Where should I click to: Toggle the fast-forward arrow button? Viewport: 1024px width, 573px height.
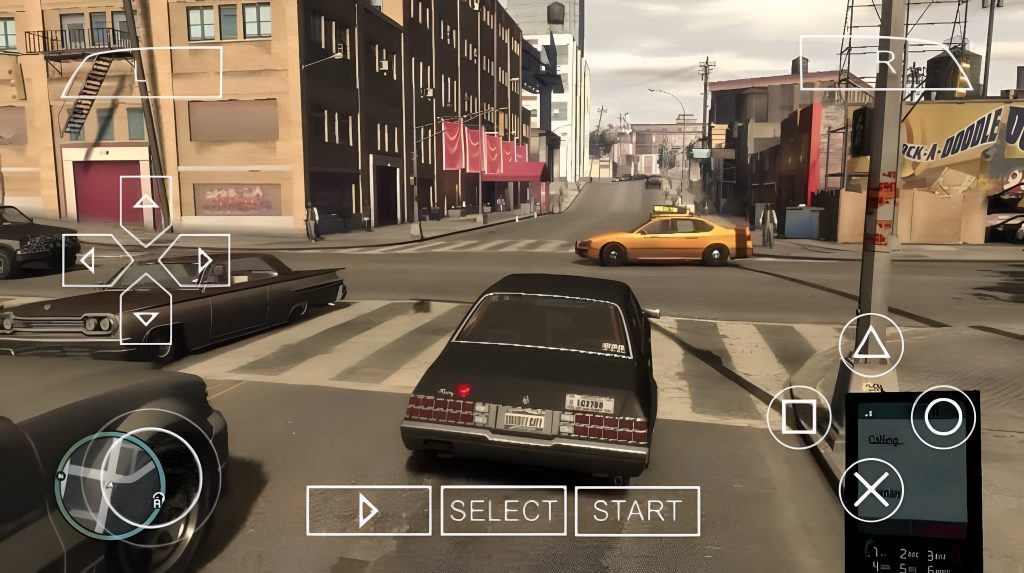pos(368,511)
